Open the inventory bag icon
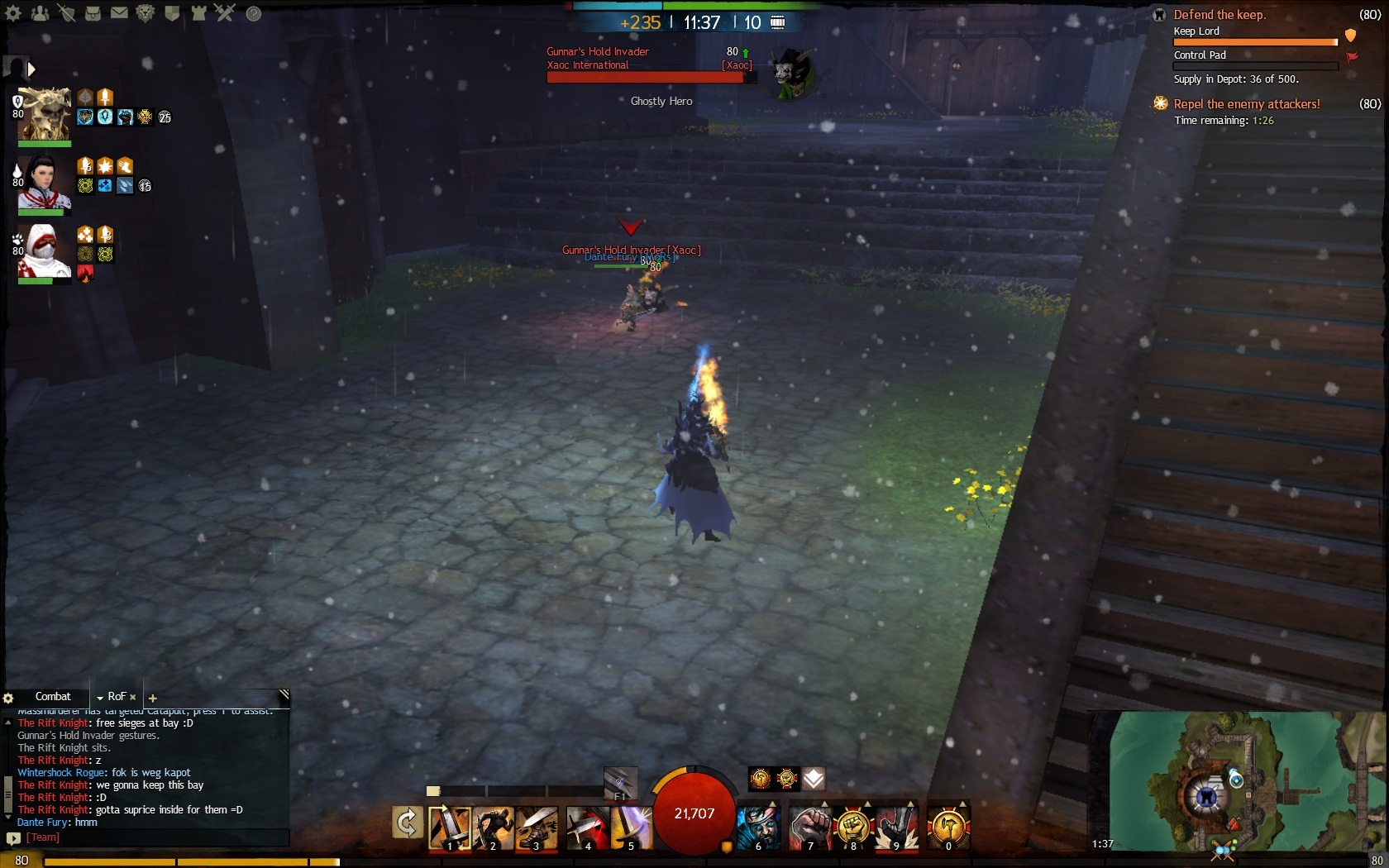This screenshot has height=868, width=1389. [x=93, y=13]
